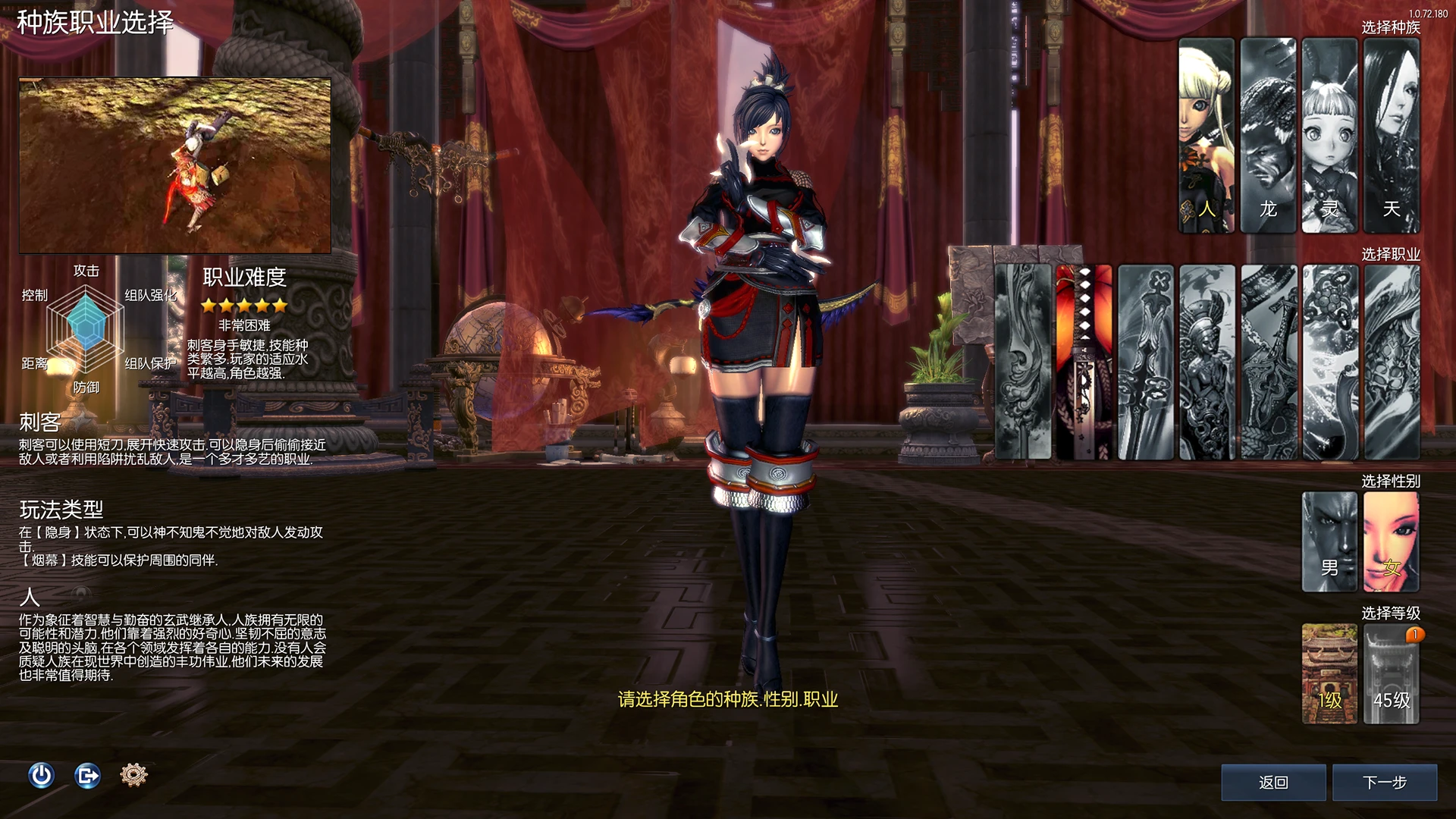The width and height of the screenshot is (1456, 819).
Task: Choose the 1级 starting level tile
Action: point(1329,673)
